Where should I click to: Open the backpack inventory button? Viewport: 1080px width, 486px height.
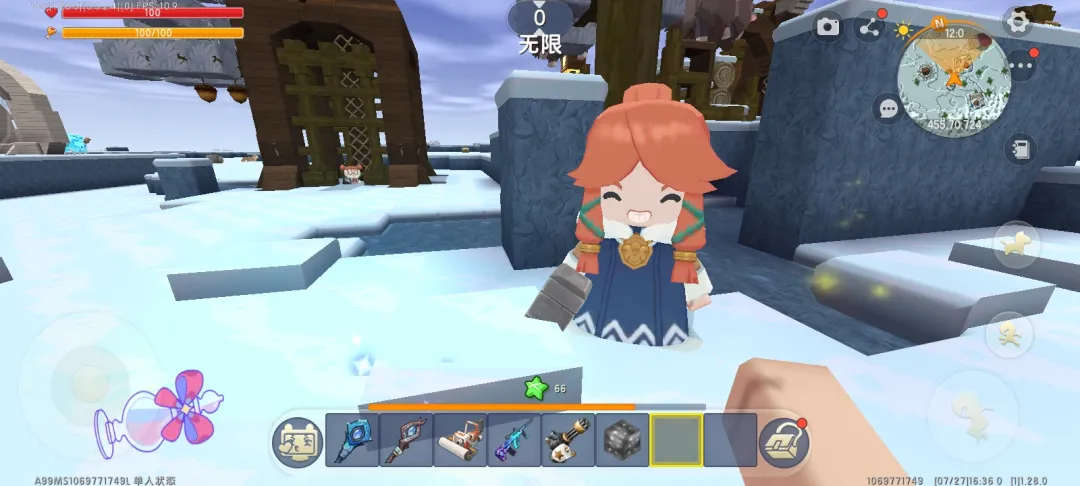tap(783, 441)
